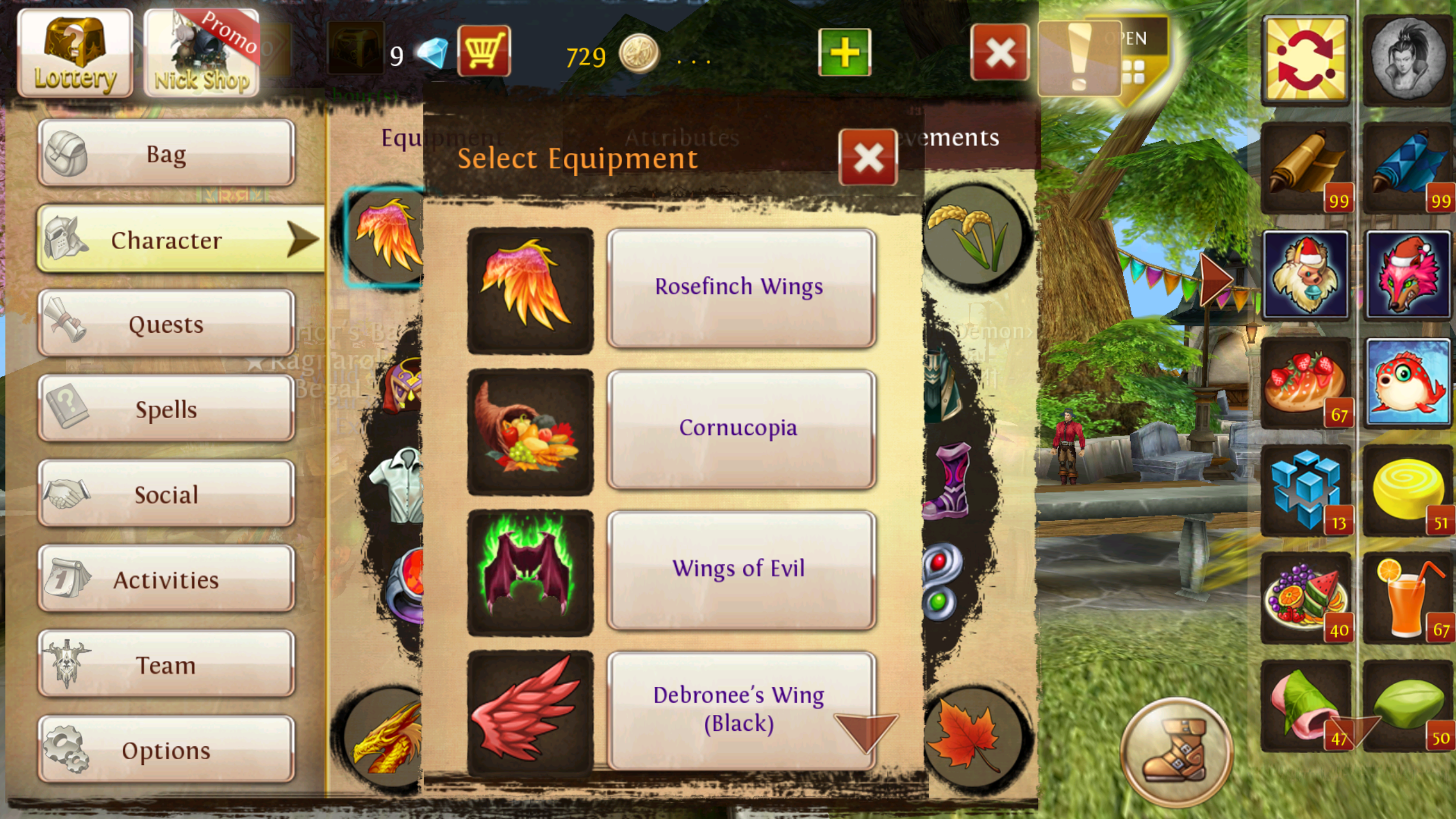This screenshot has height=819, width=1456.
Task: Select the Cornucopia equipment option
Action: (x=741, y=429)
